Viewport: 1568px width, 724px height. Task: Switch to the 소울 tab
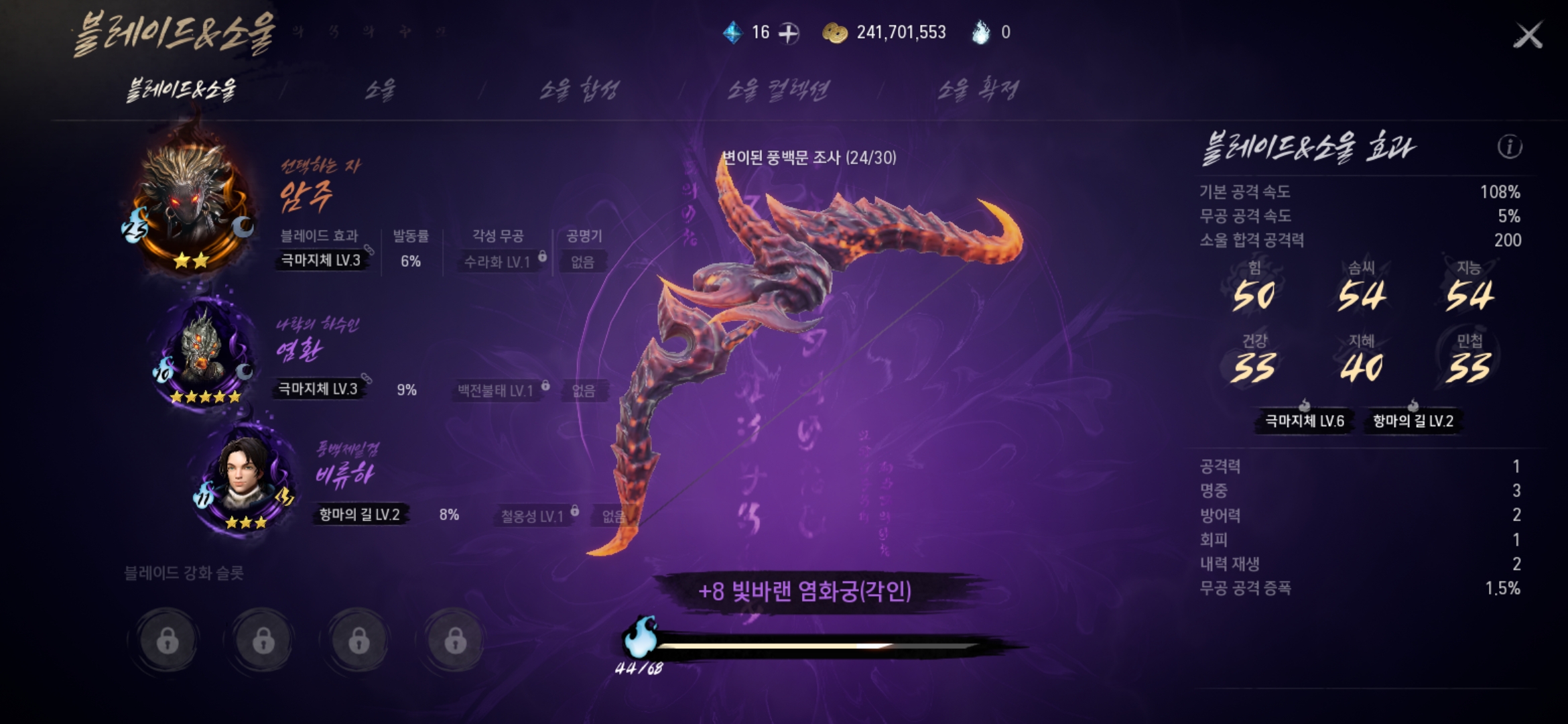[x=380, y=90]
